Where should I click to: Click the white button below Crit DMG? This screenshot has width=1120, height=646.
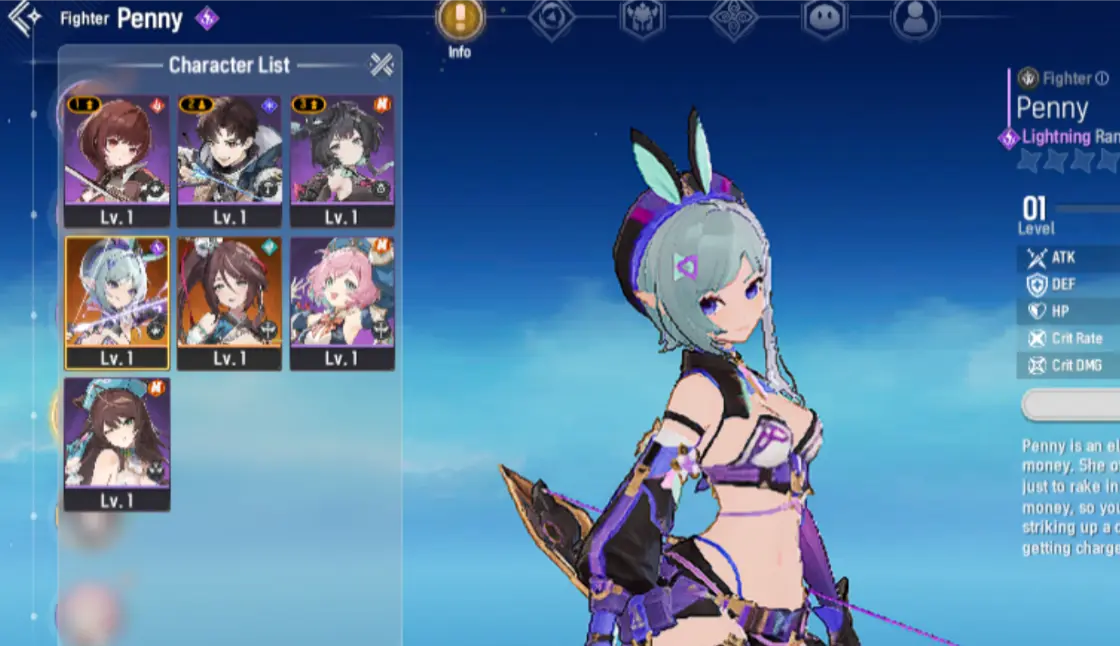coord(1070,405)
